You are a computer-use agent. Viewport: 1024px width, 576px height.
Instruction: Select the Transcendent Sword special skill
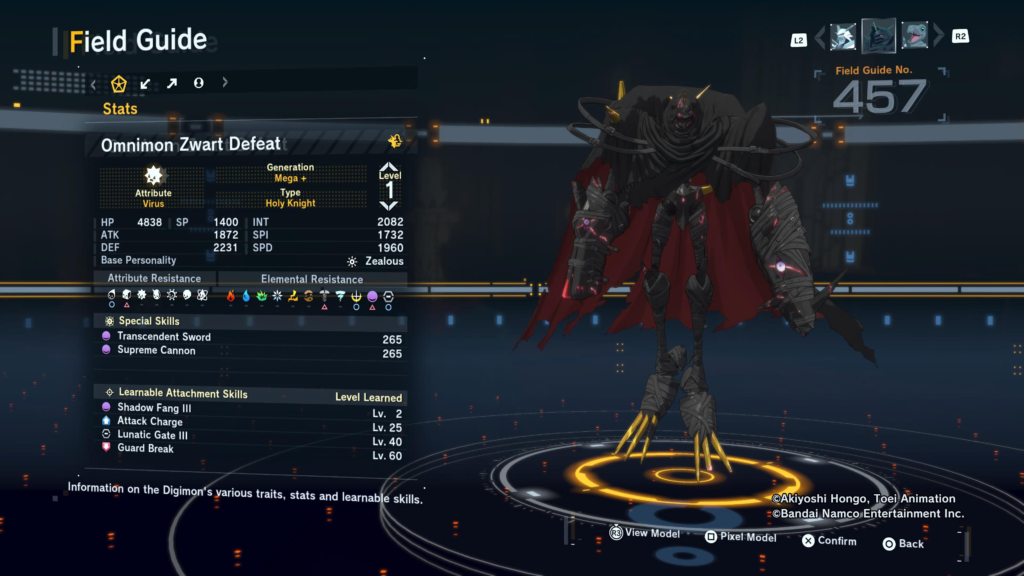click(164, 337)
